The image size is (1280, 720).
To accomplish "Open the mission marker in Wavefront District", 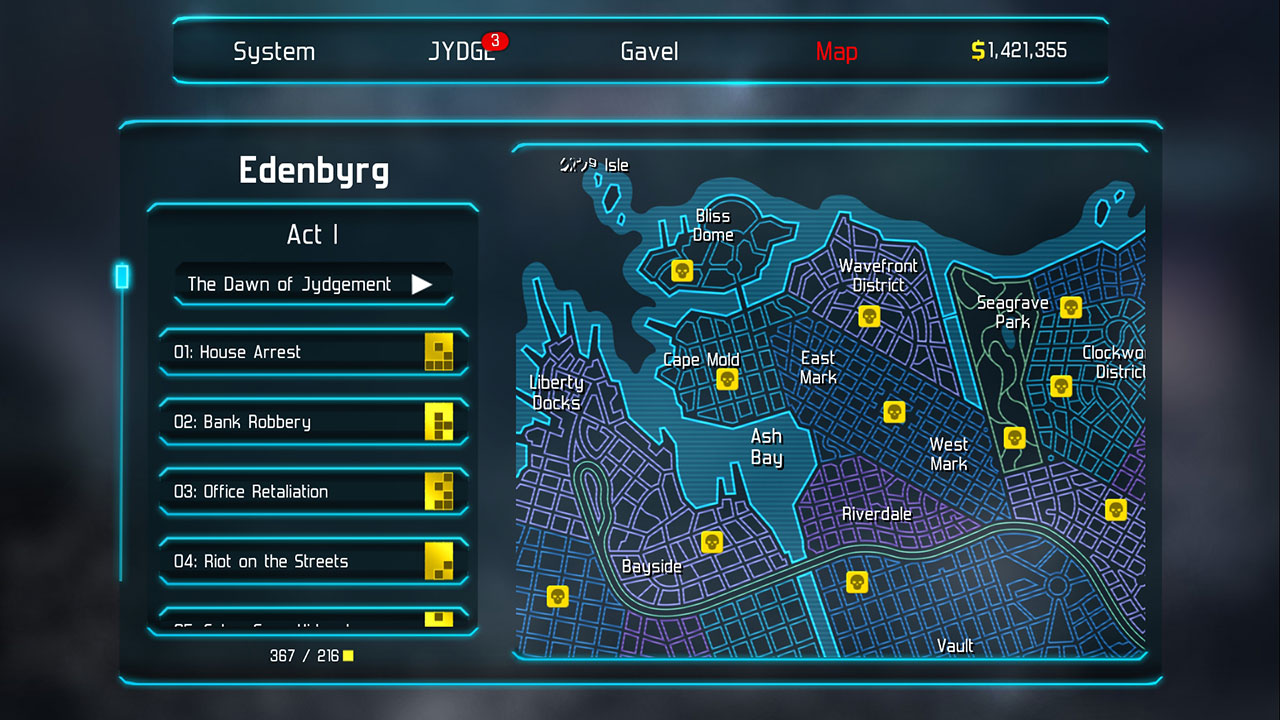I will pyautogui.click(x=869, y=316).
